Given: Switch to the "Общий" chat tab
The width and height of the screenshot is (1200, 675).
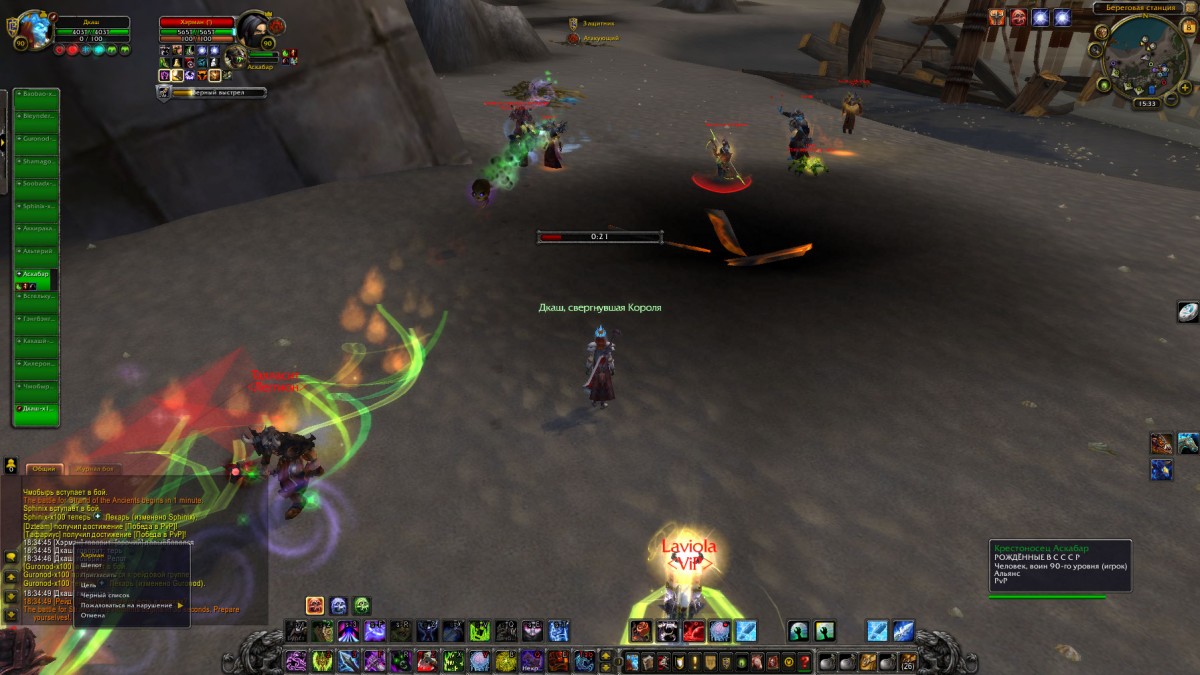Looking at the screenshot, I should tap(44, 468).
